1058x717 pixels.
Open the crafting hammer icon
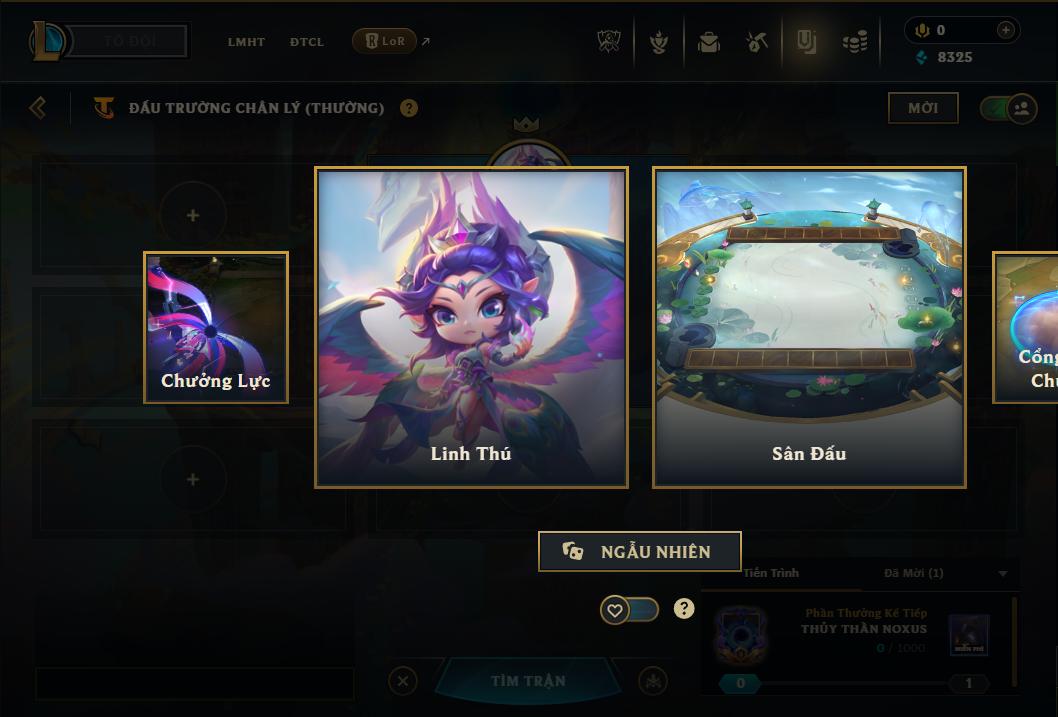757,42
